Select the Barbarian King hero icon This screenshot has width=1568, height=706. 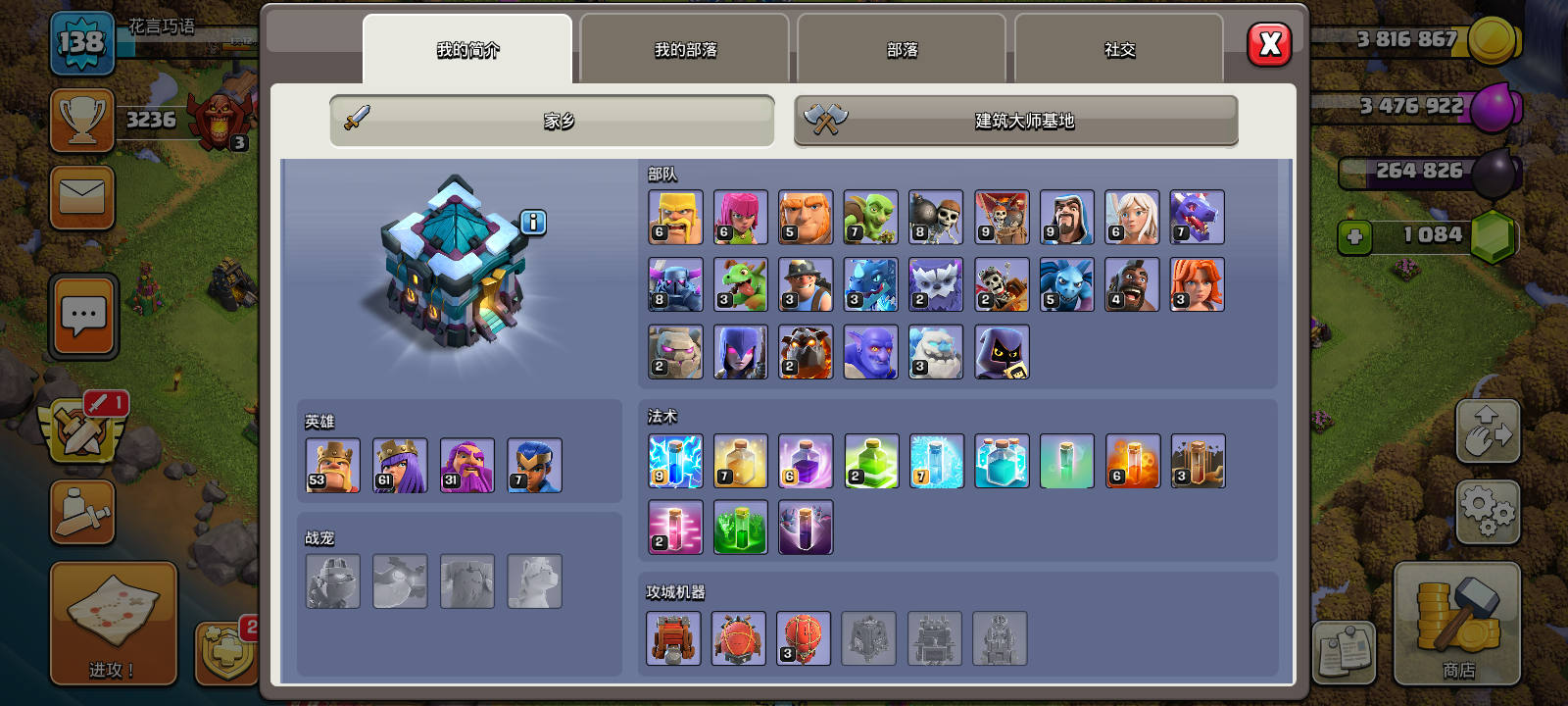(331, 464)
